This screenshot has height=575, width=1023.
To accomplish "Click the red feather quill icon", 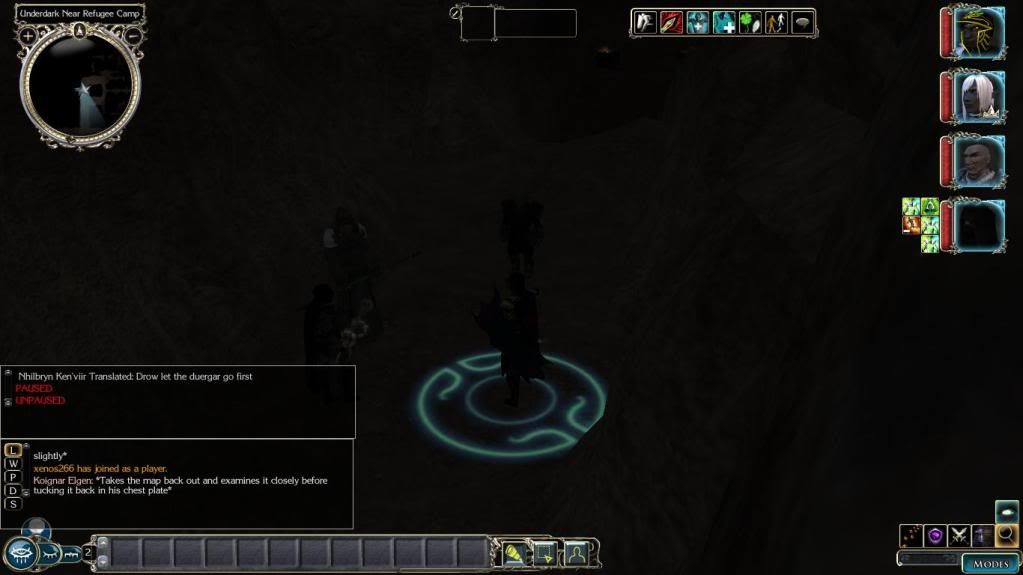I will pyautogui.click(x=671, y=22).
